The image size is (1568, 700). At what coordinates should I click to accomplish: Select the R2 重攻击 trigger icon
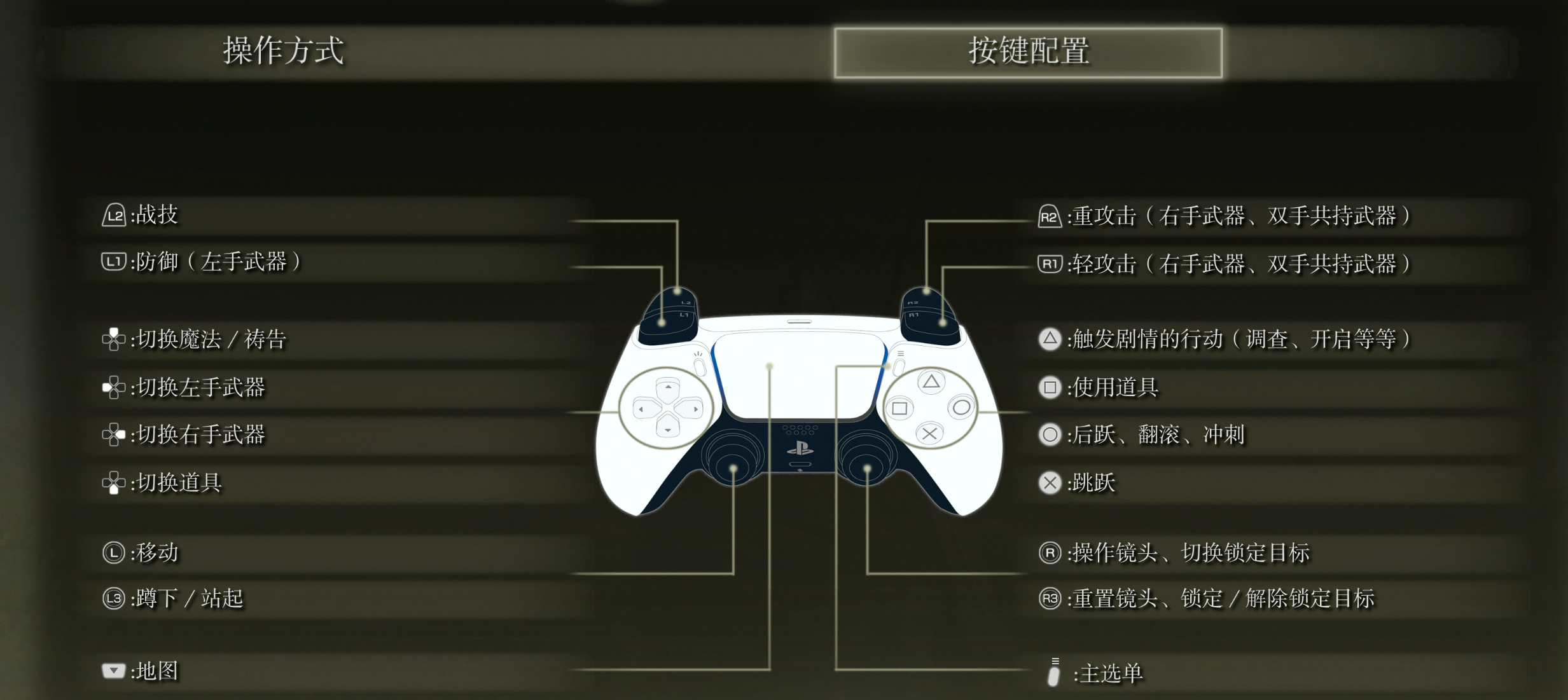1050,216
